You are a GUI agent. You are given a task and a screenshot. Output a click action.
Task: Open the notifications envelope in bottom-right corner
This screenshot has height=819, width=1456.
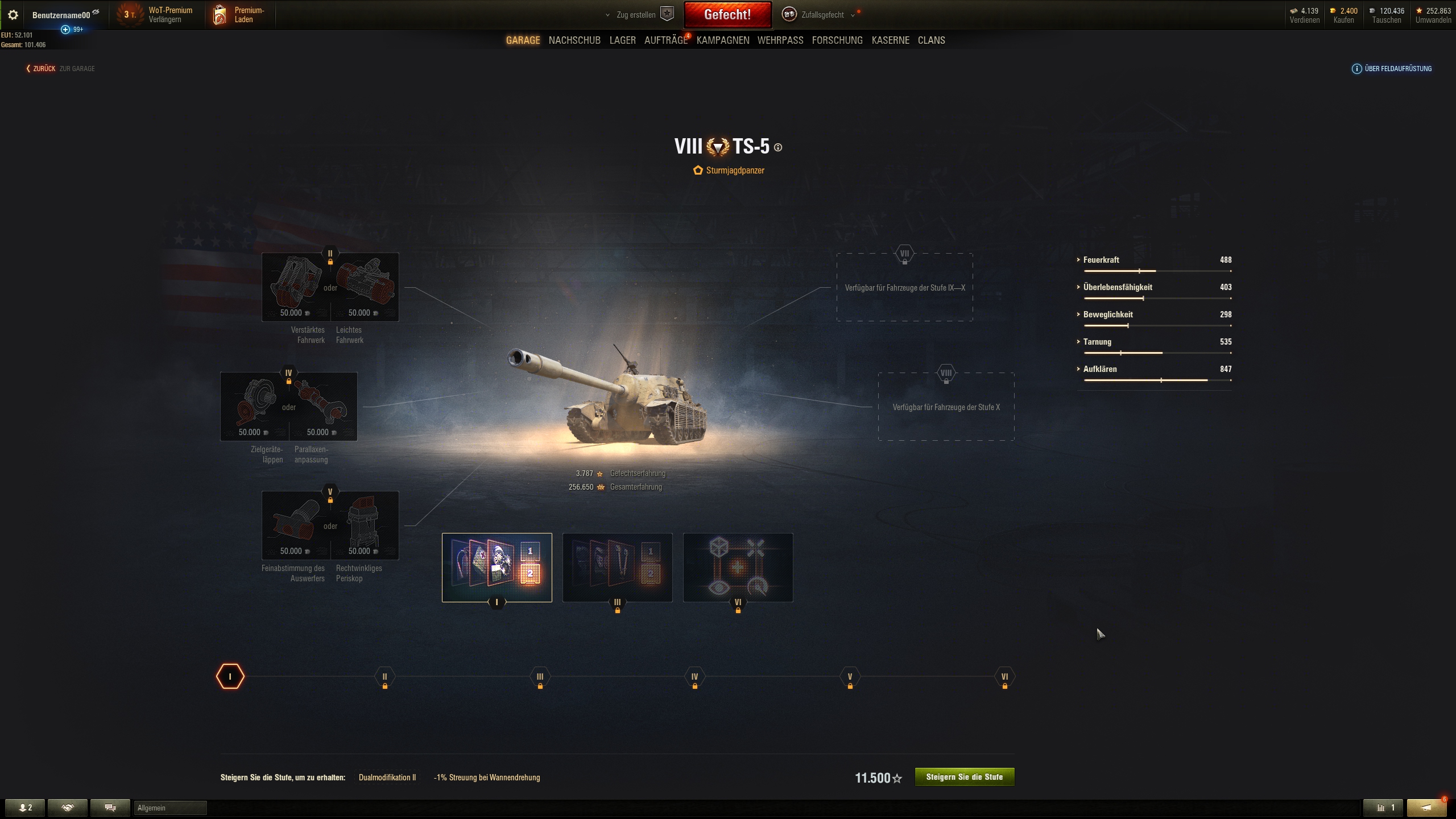tap(1428, 807)
